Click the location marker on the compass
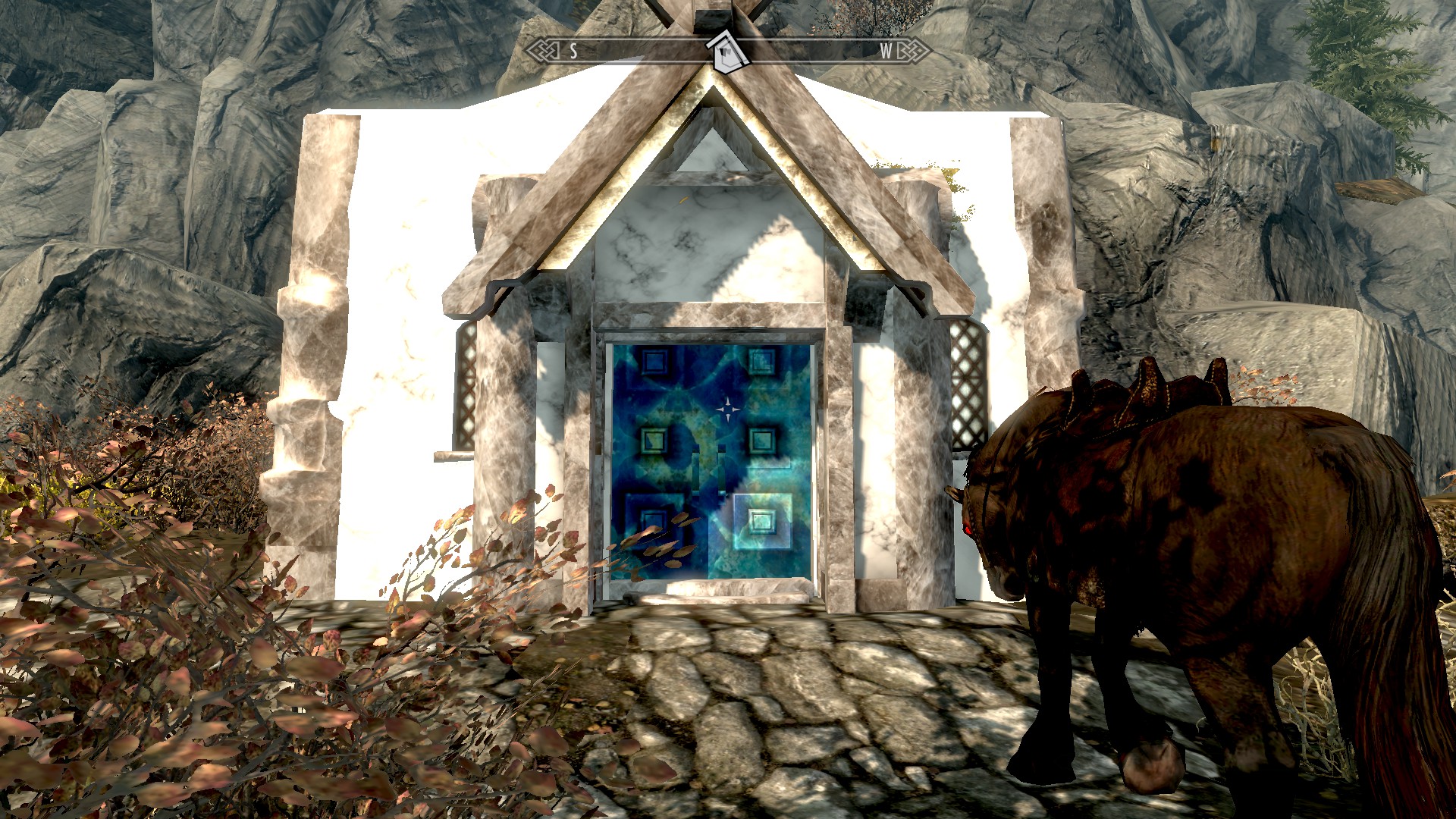The image size is (1456, 819). pos(727,52)
